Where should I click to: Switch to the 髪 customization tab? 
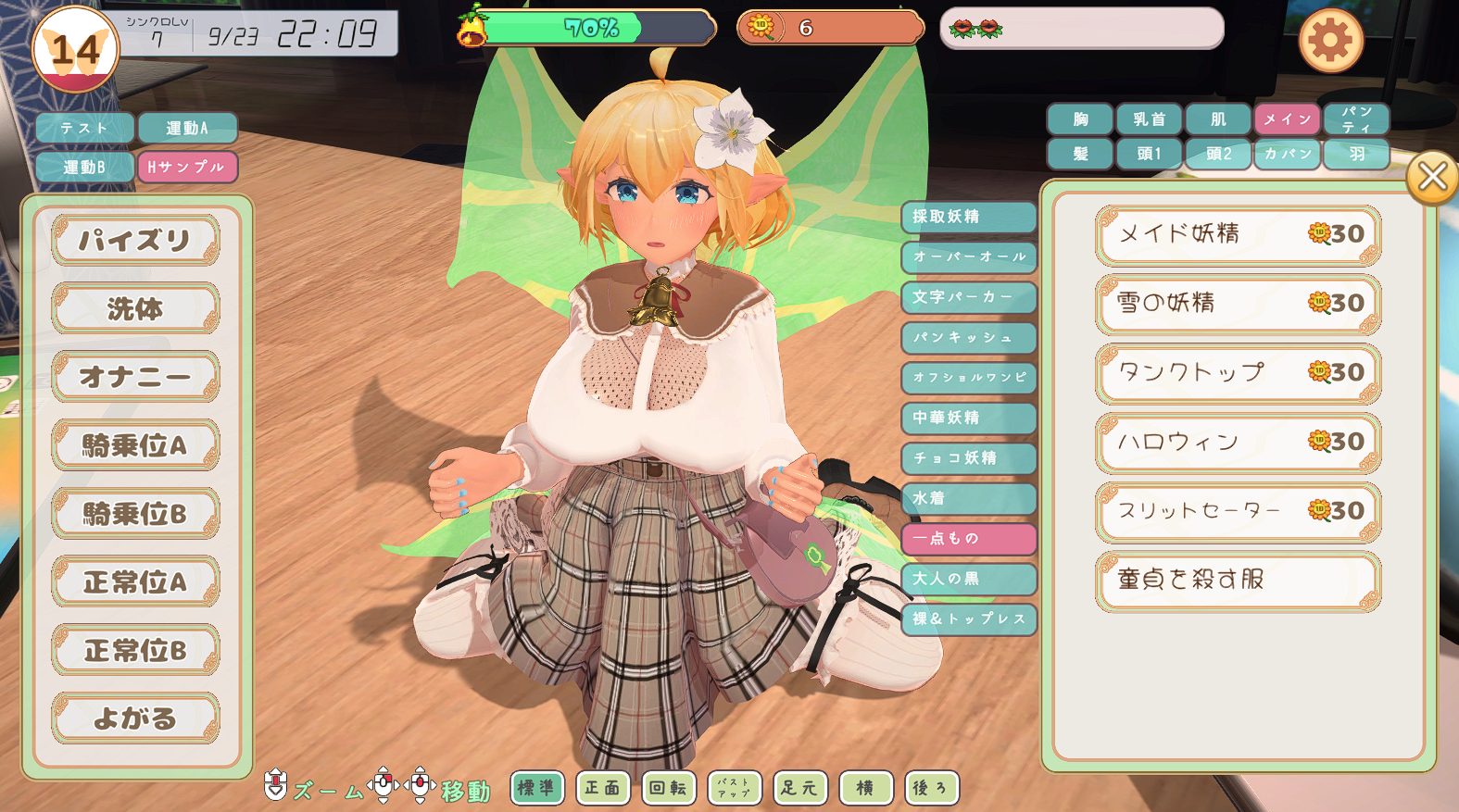pyautogui.click(x=1080, y=154)
